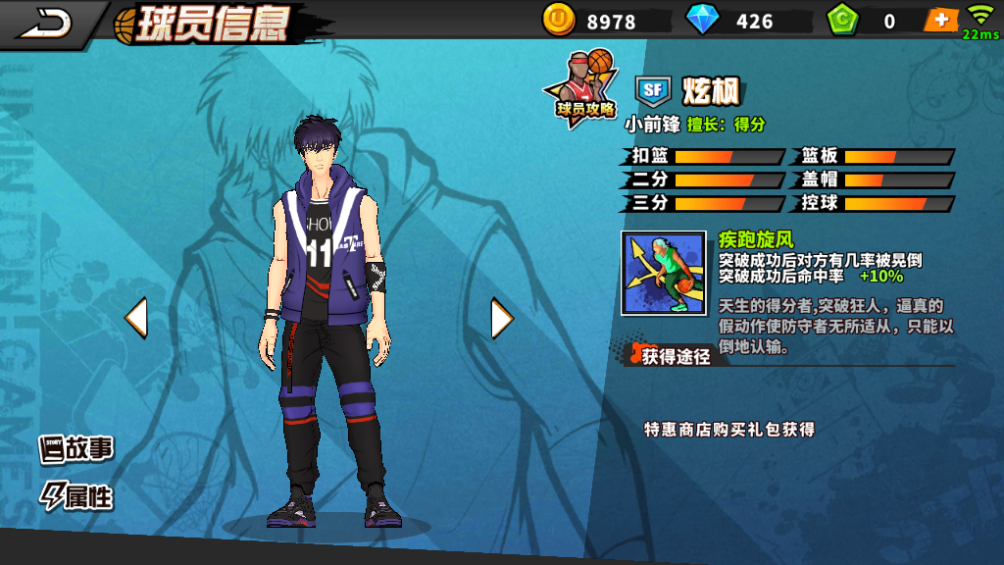Image resolution: width=1004 pixels, height=565 pixels.
Task: Go back with the return arrow button
Action: (45, 22)
